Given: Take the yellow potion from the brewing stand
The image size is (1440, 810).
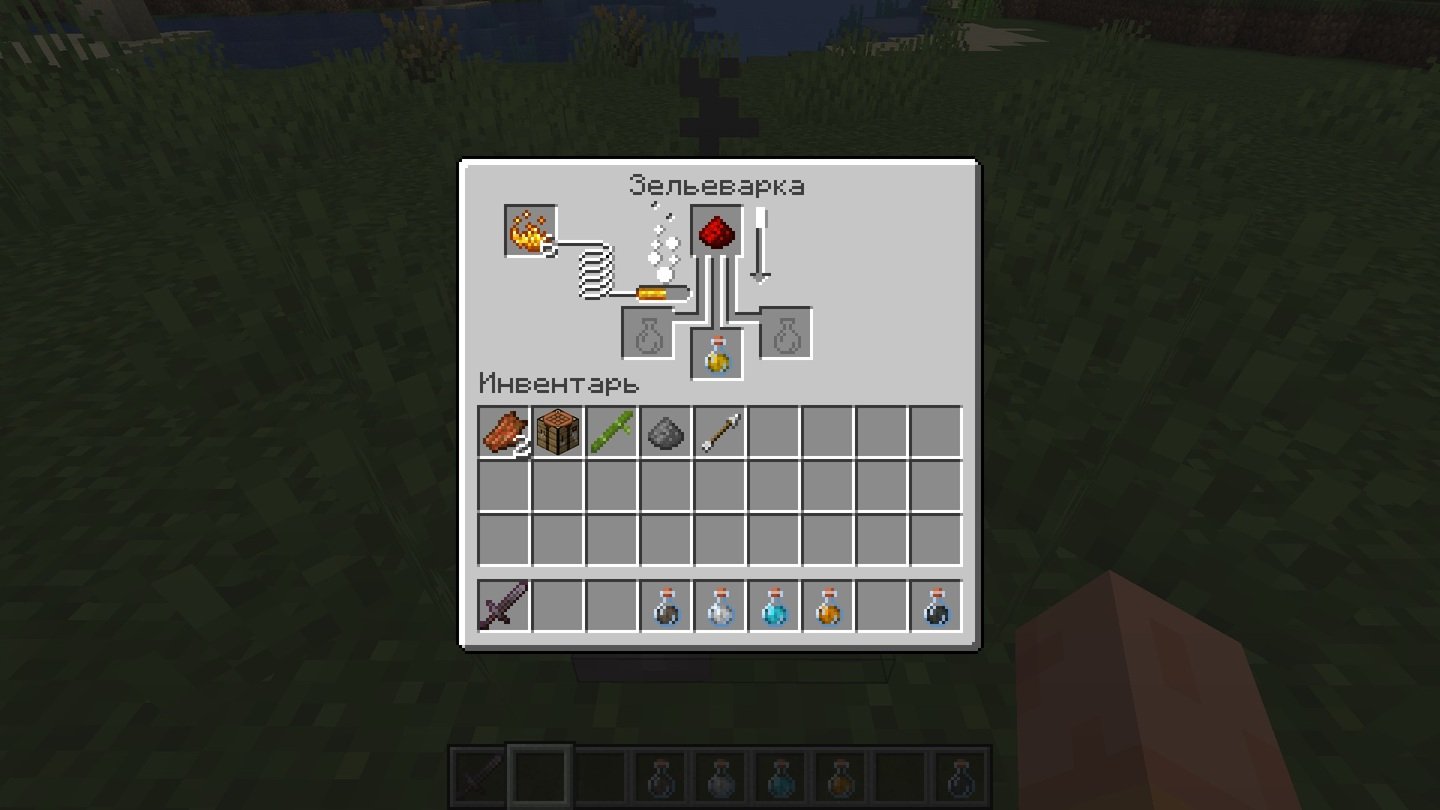Looking at the screenshot, I should [x=717, y=355].
